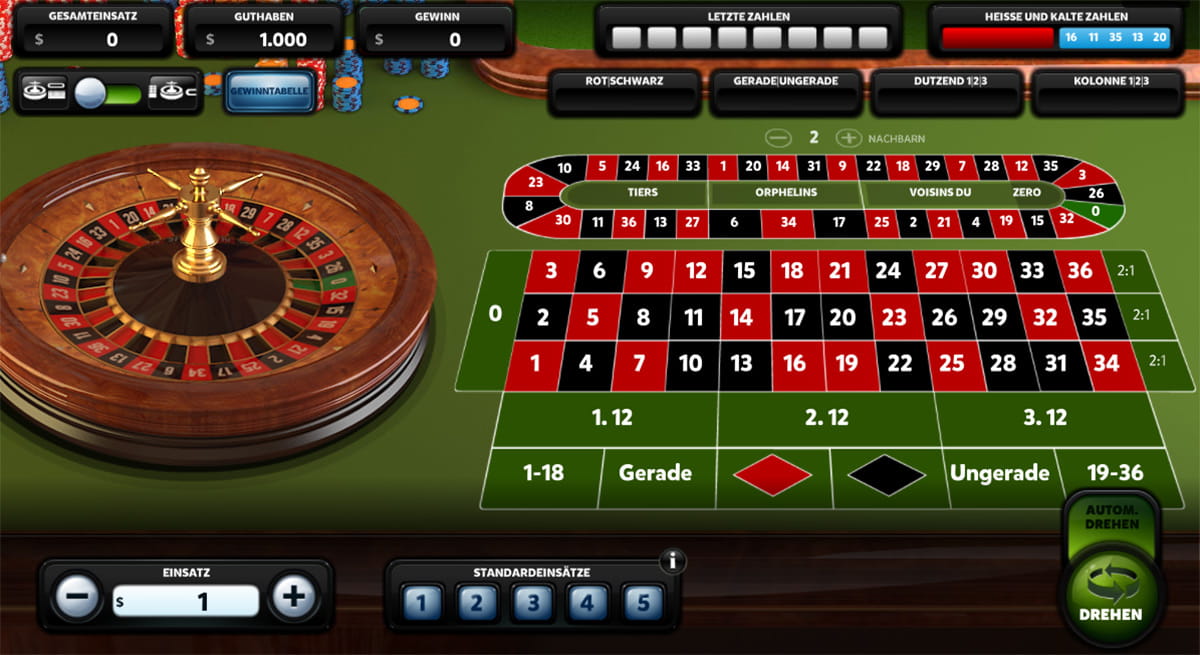Place a bet on green zero
Screen dimensions: 1200x655
(494, 314)
